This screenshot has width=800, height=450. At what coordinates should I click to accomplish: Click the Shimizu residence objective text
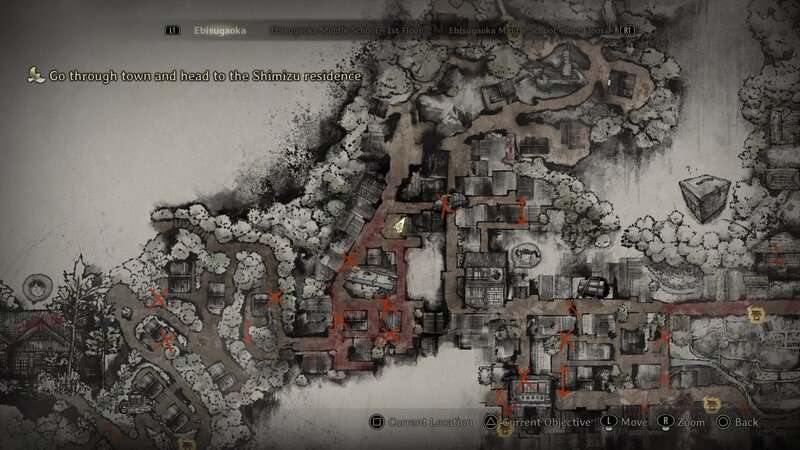pos(202,75)
